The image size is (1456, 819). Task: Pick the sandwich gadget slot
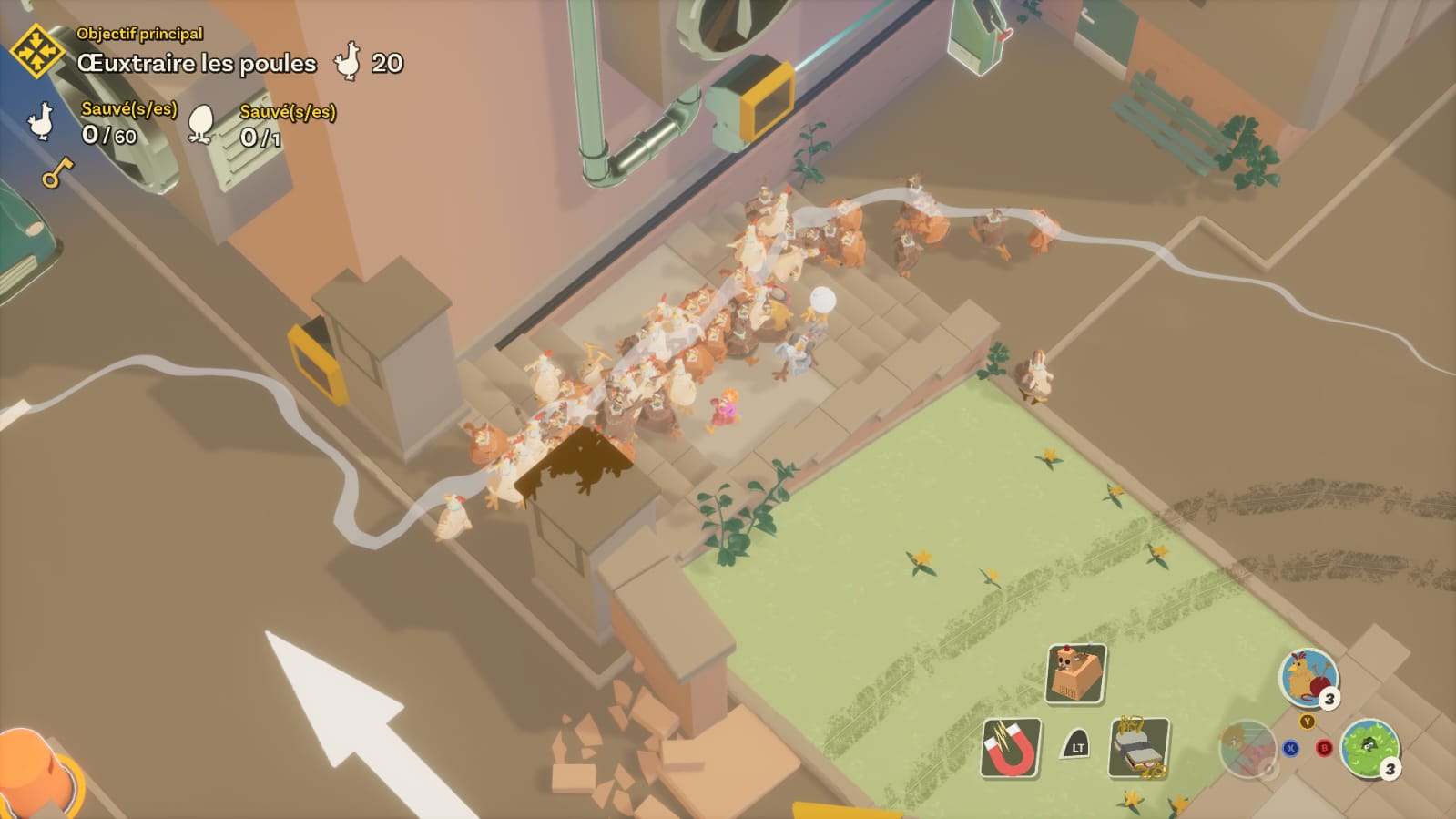pyautogui.click(x=1138, y=748)
